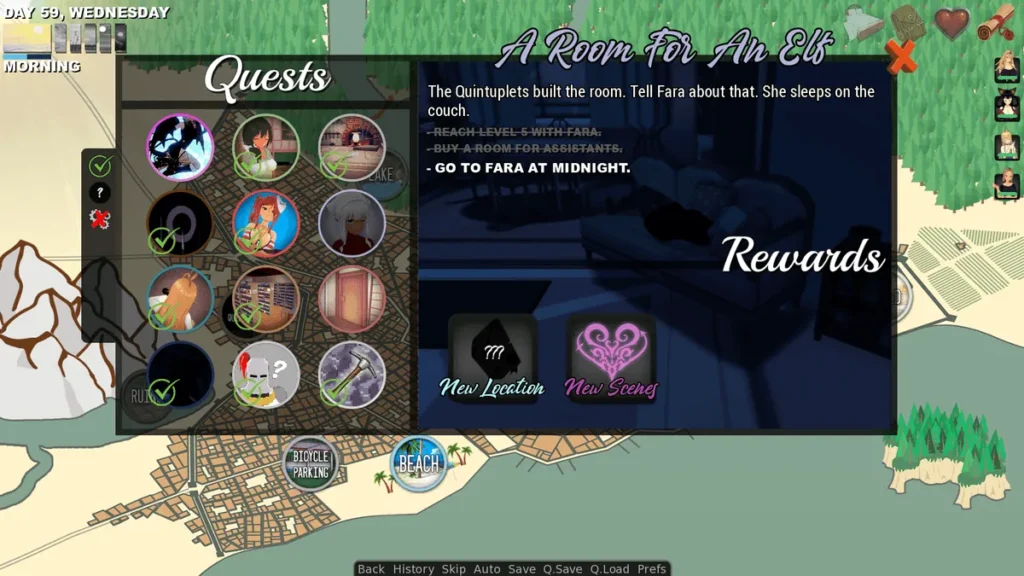
Task: Open the brown heart relationships menu
Action: pyautogui.click(x=952, y=23)
